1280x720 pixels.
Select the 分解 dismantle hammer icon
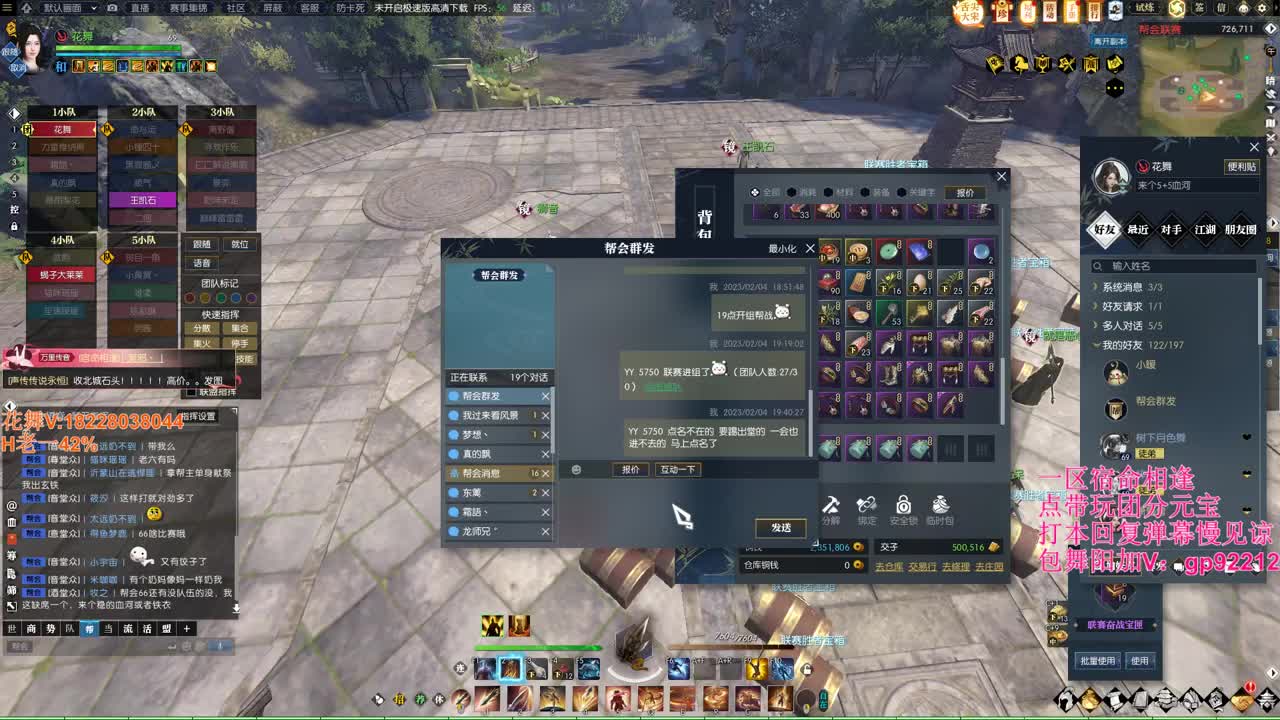(x=832, y=505)
